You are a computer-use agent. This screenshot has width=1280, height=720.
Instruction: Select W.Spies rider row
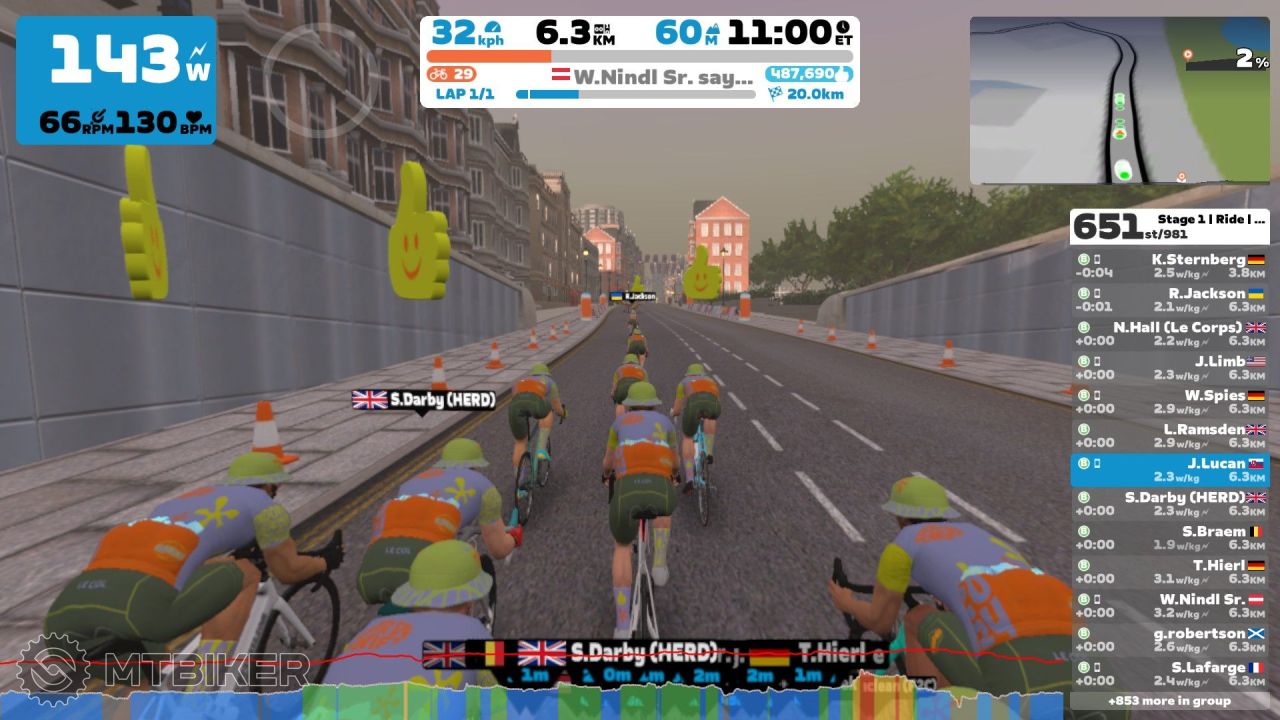(x=1169, y=402)
